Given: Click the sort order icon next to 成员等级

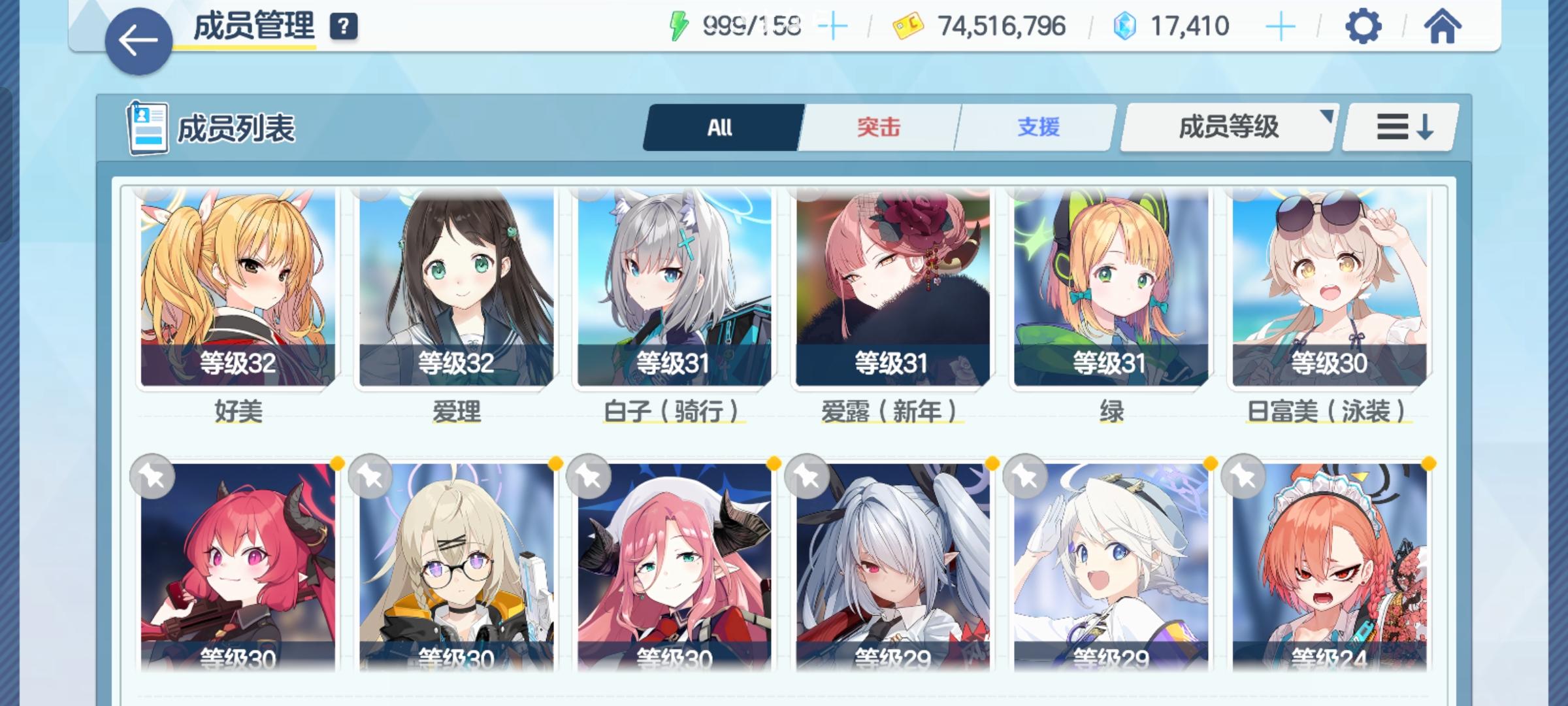Looking at the screenshot, I should coord(1398,127).
